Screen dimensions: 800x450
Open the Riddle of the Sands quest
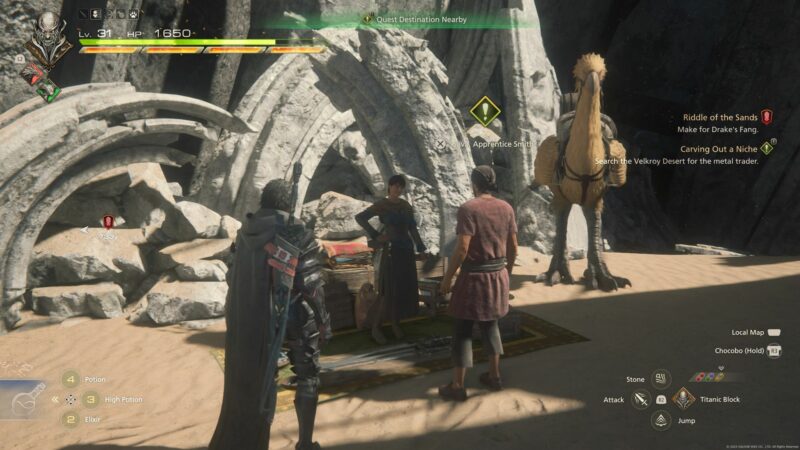(x=720, y=117)
